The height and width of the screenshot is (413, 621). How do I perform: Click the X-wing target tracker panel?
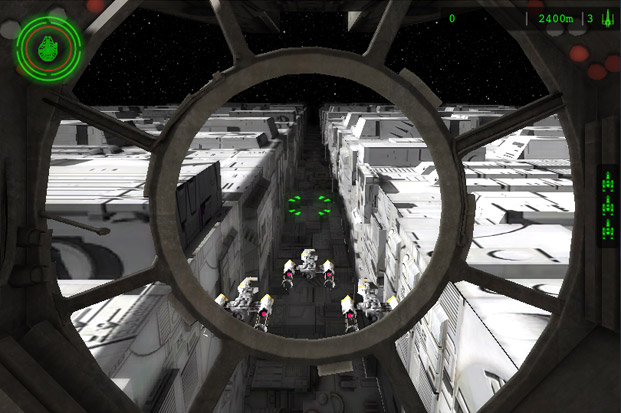click(x=606, y=207)
